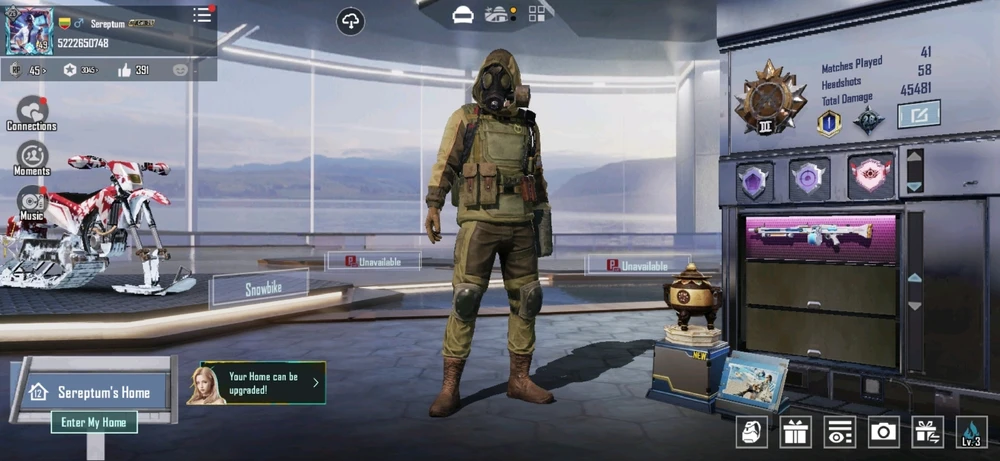
Task: Open the RP level 45 details
Action: (x=31, y=70)
